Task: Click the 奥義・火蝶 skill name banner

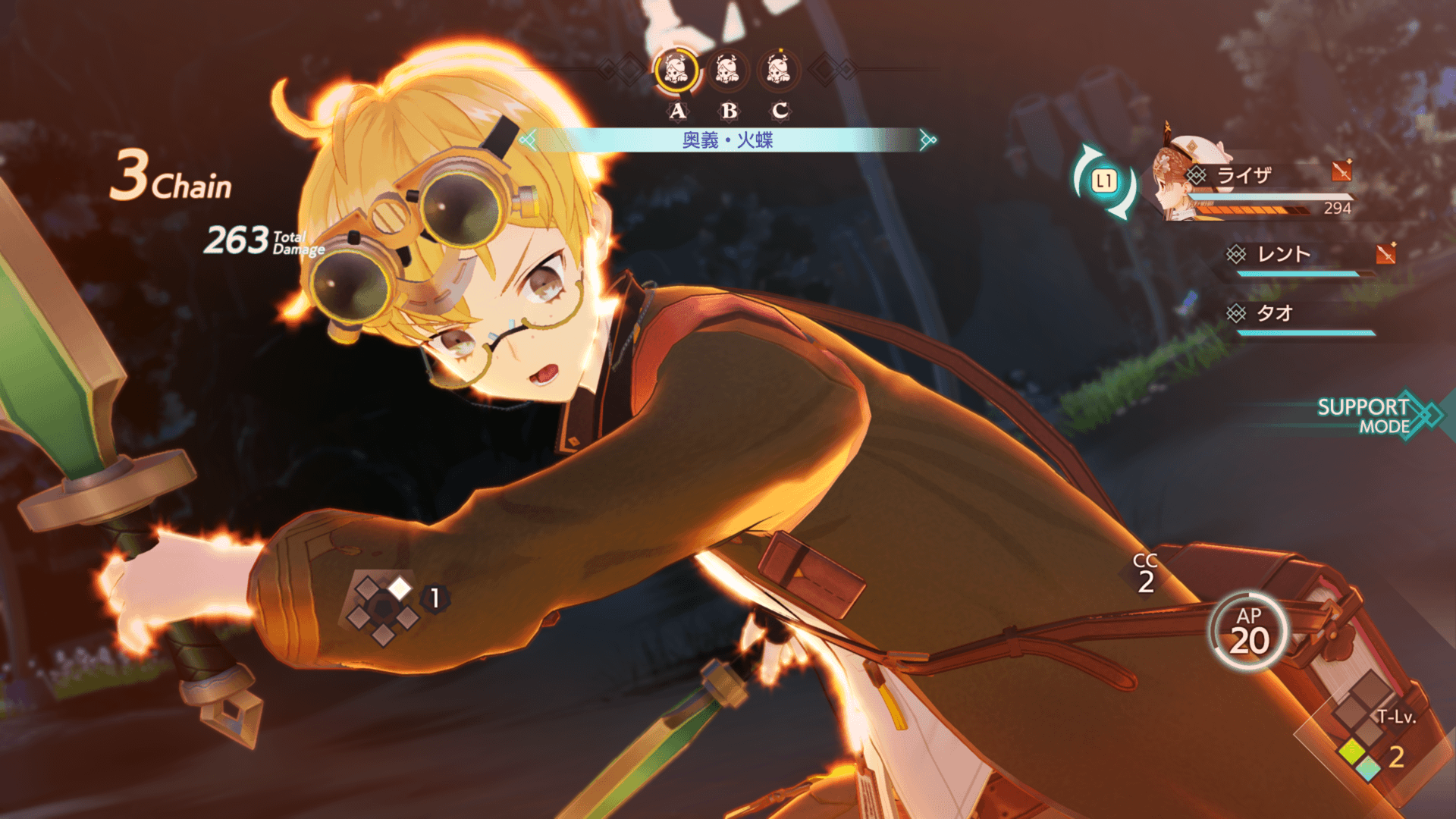Action: [x=728, y=140]
